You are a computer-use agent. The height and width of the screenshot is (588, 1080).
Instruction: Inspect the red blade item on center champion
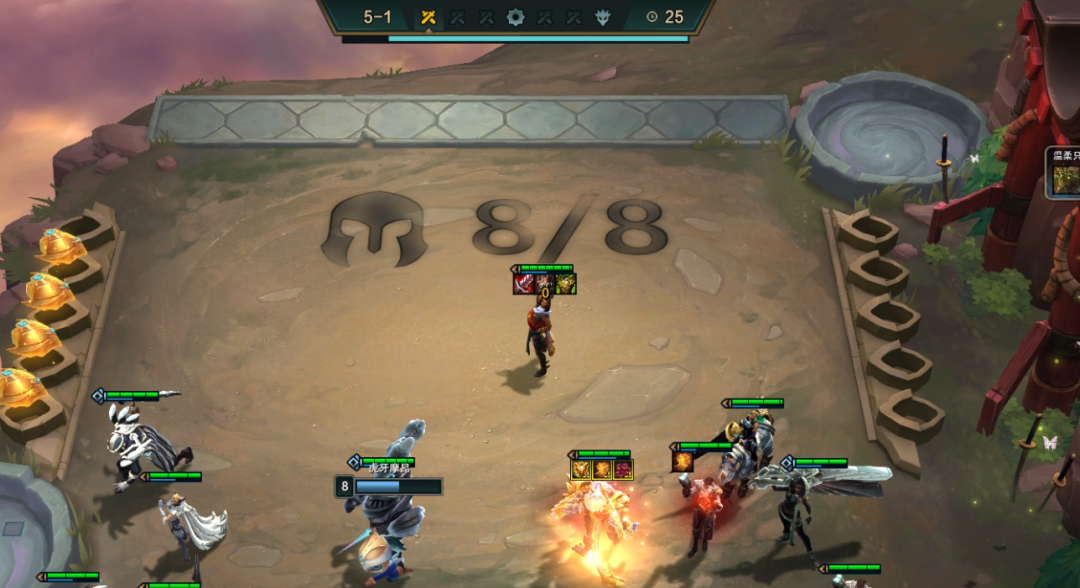(524, 284)
